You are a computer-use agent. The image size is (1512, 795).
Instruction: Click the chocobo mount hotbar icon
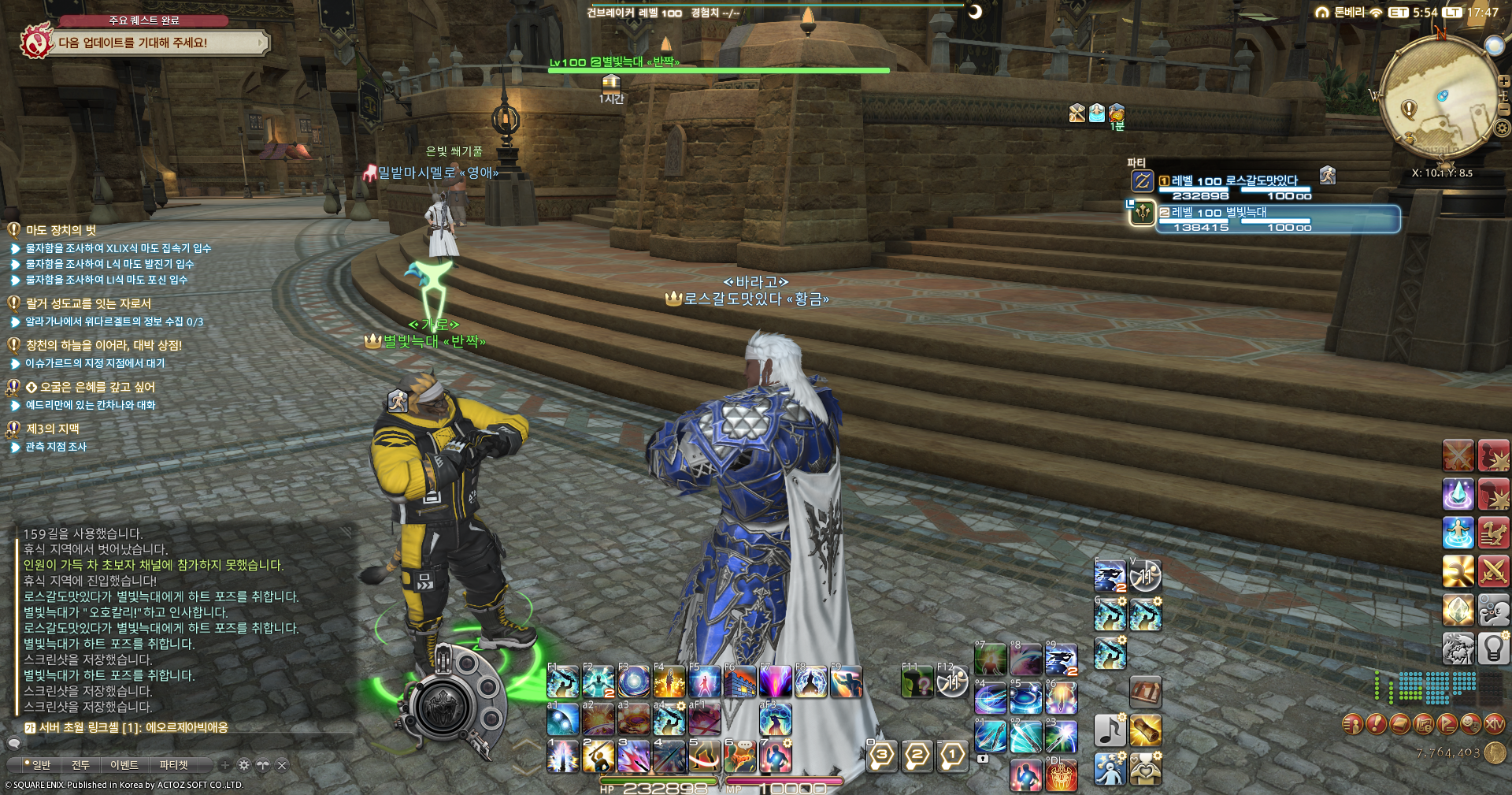click(x=1493, y=533)
